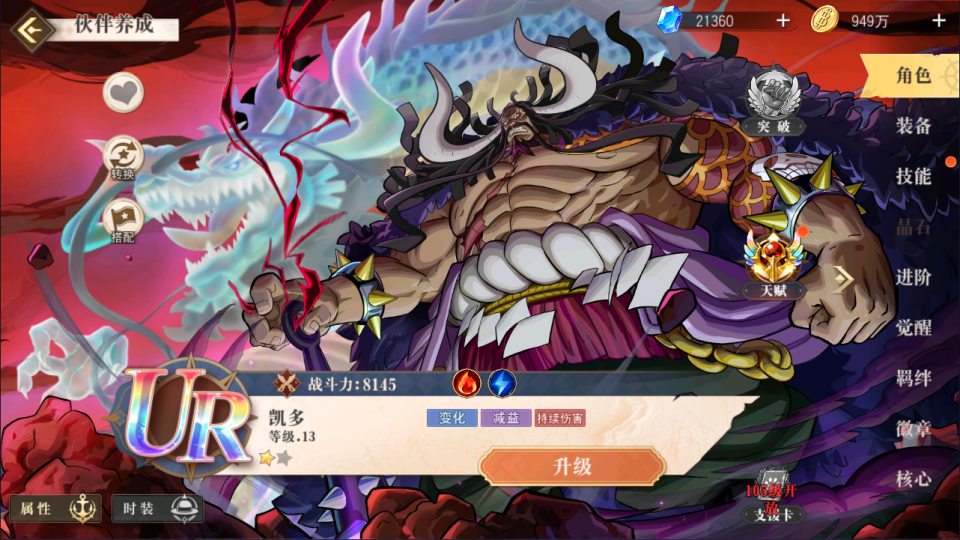960x540 pixels.
Task: Open the 技能 skills tab
Action: [x=912, y=177]
